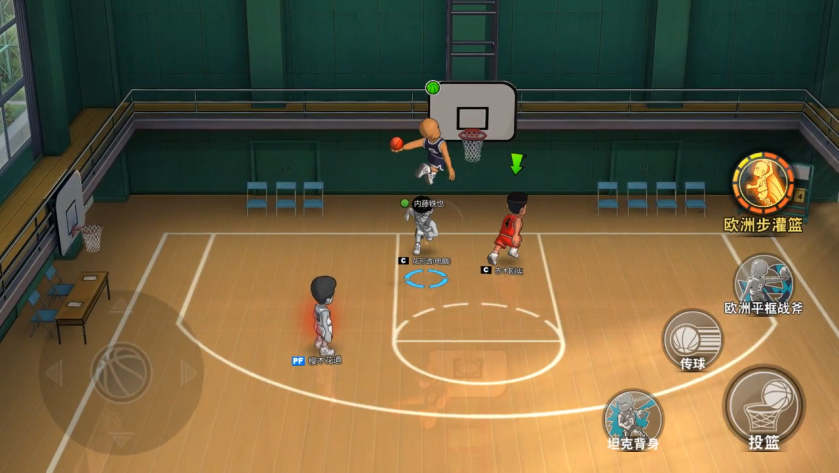
Task: Tap the 传球 pass button
Action: pyautogui.click(x=692, y=337)
